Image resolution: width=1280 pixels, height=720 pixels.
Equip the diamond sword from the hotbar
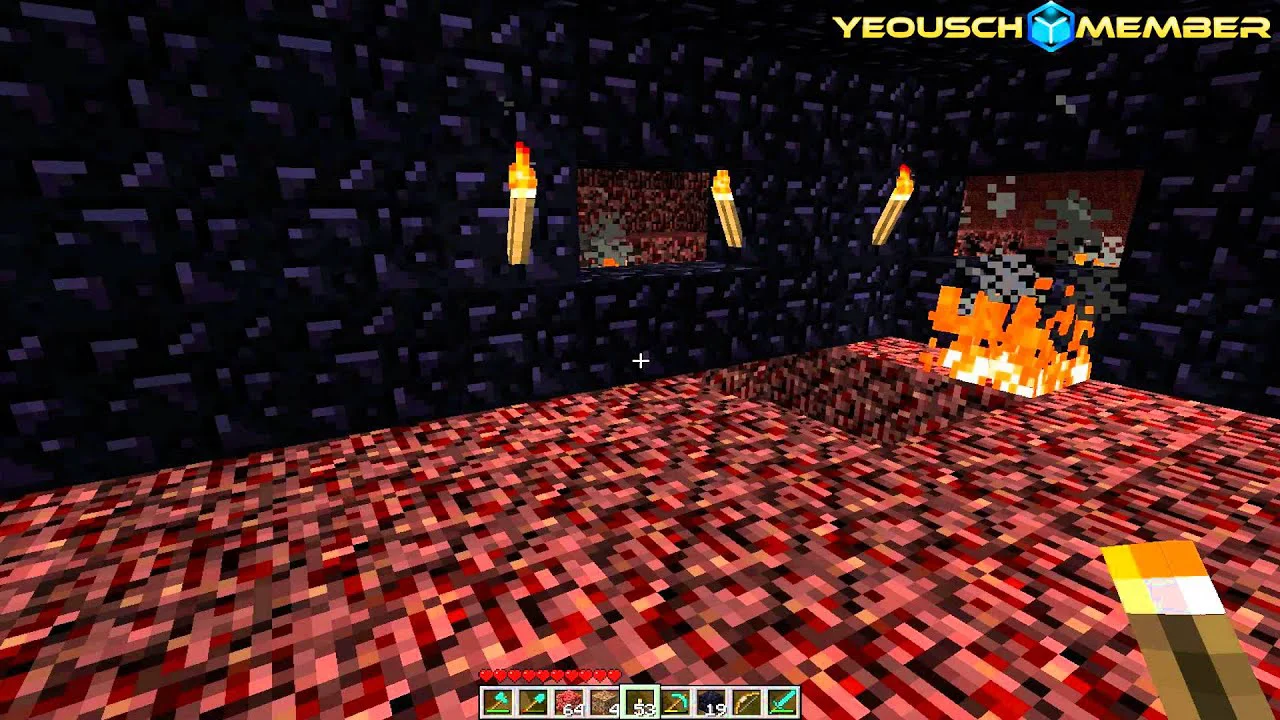click(x=783, y=702)
